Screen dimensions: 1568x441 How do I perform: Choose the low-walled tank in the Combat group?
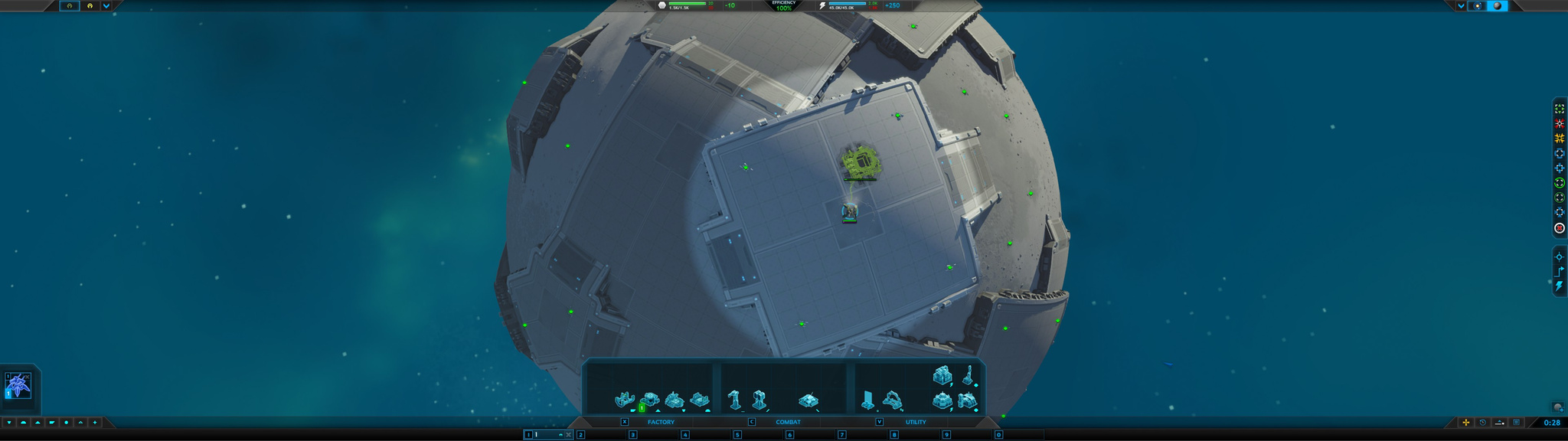808,400
